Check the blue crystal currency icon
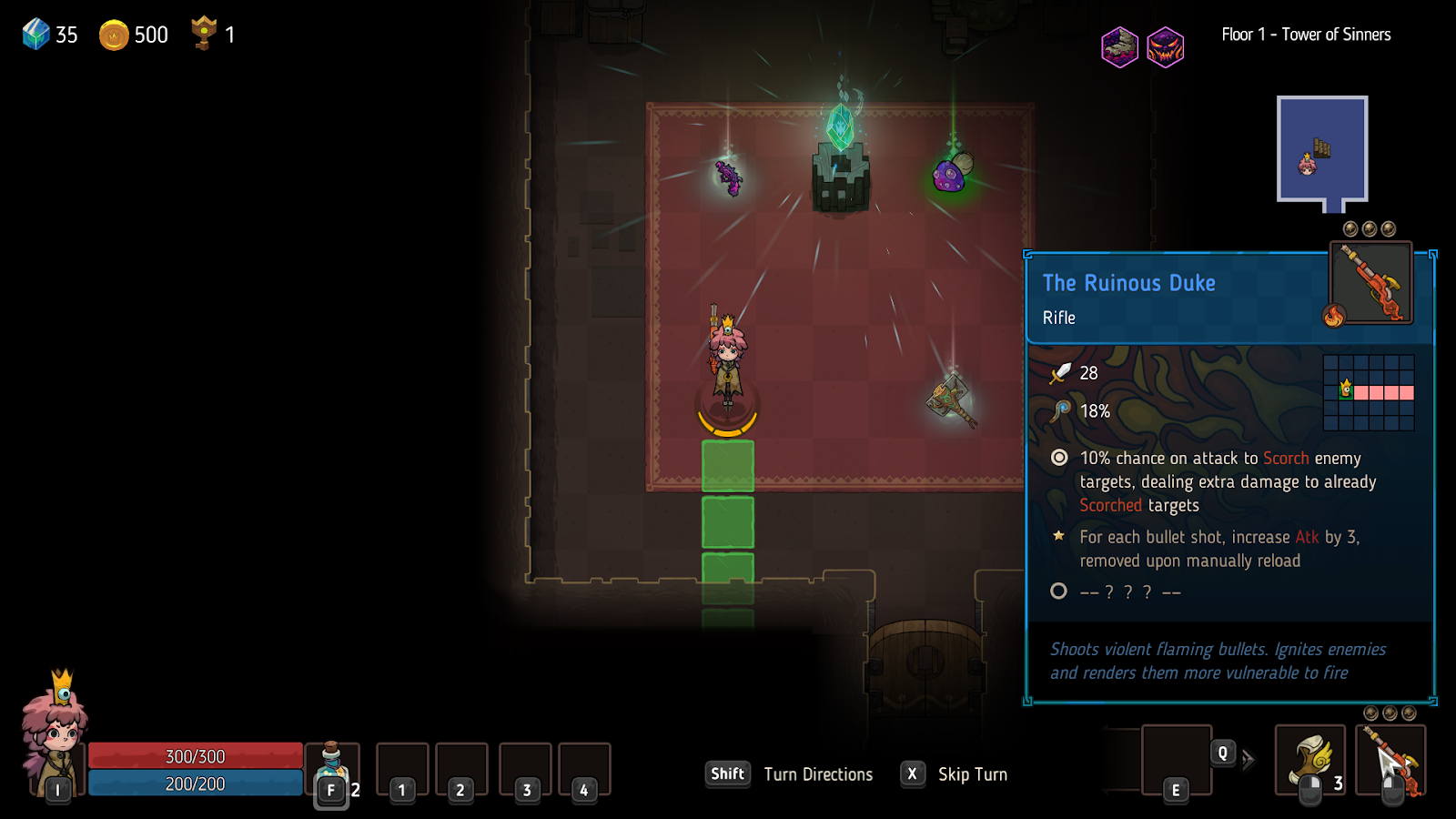 [36, 35]
